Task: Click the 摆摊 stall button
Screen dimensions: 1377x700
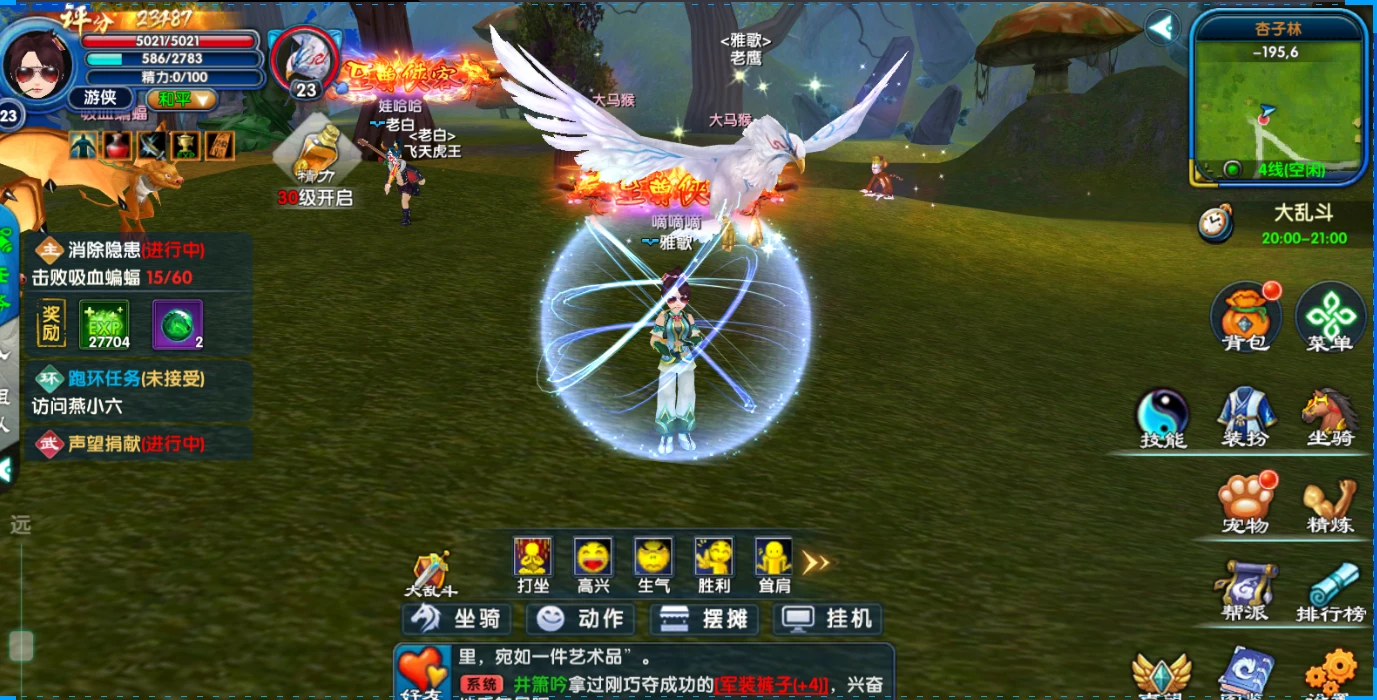Action: click(705, 619)
